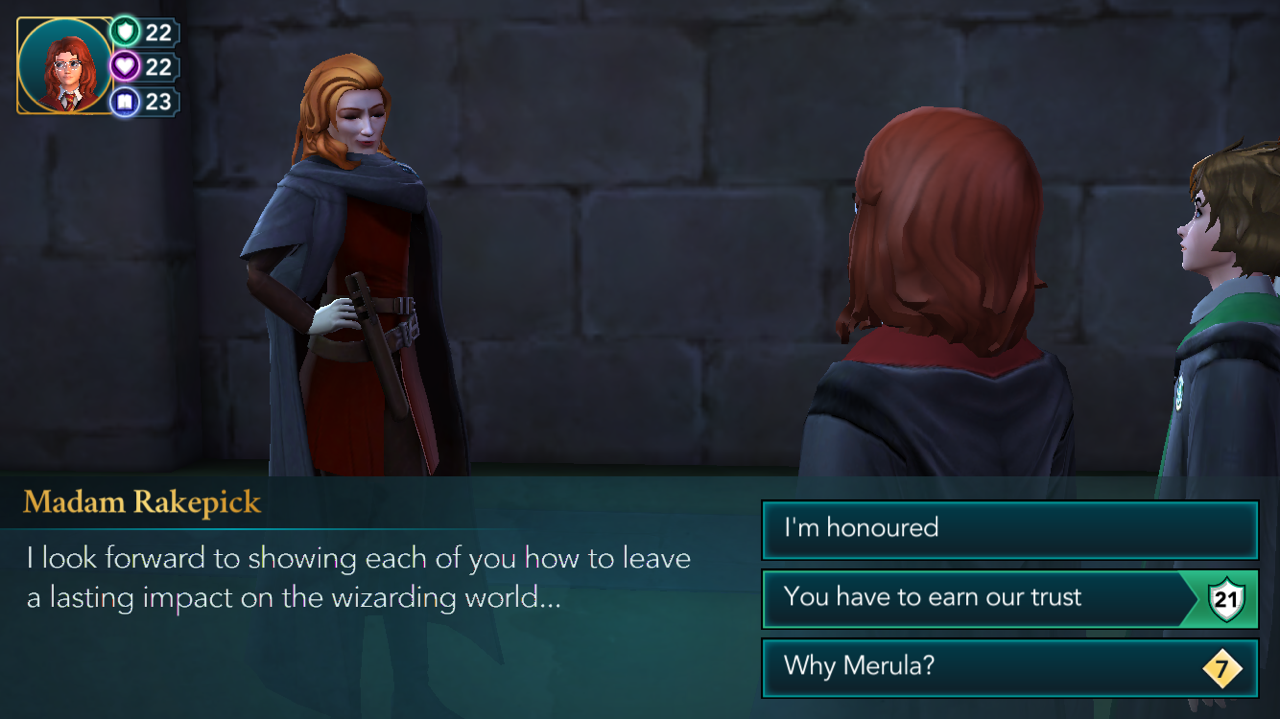The height and width of the screenshot is (719, 1280).
Task: Open the player character portrait
Action: click(64, 66)
